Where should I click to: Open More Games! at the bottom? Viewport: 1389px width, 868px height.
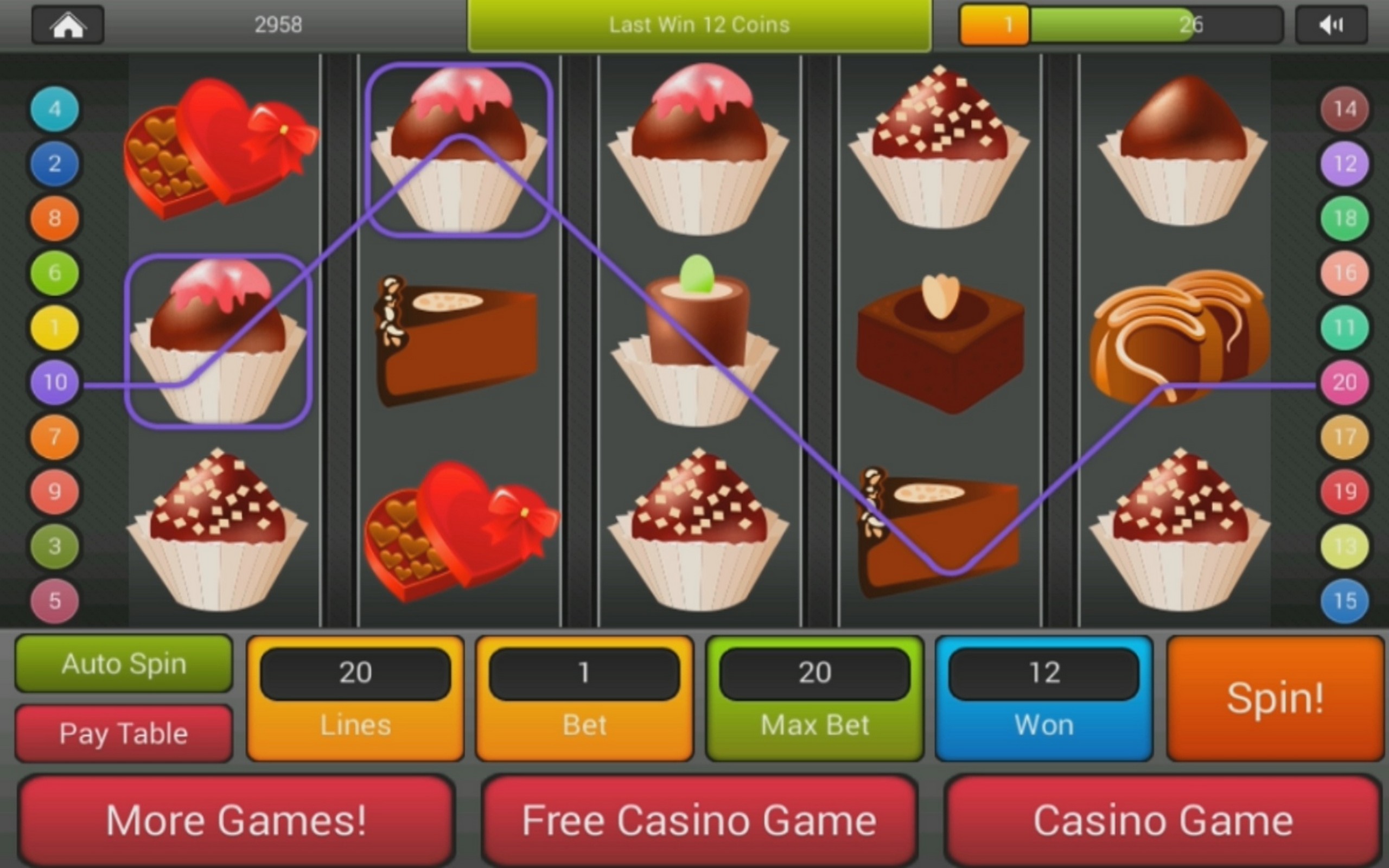237,820
